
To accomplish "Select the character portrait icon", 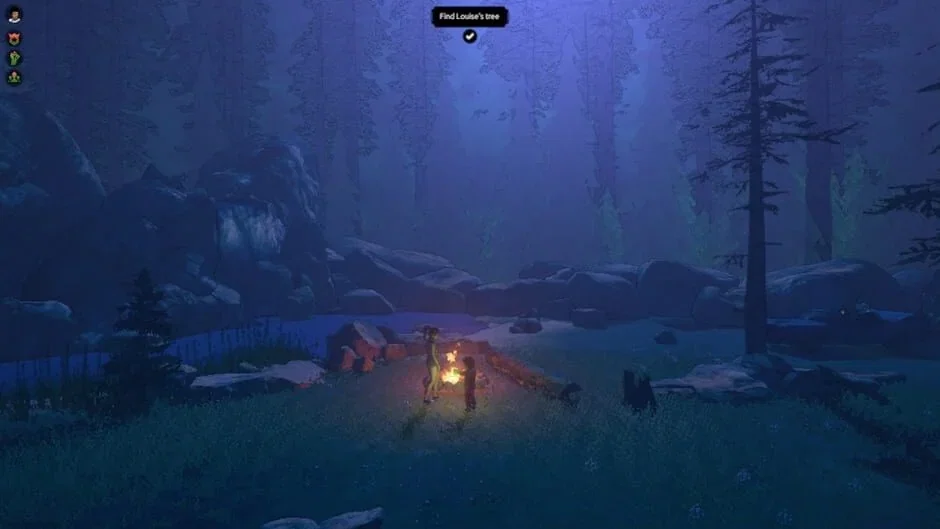I will (14, 16).
